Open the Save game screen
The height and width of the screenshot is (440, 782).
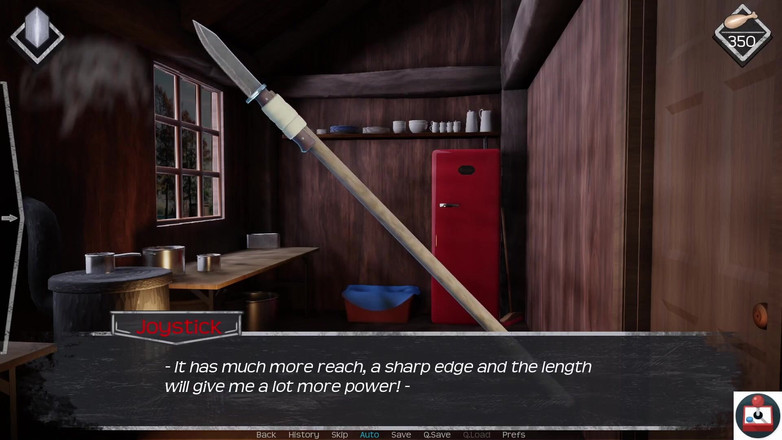click(x=401, y=434)
